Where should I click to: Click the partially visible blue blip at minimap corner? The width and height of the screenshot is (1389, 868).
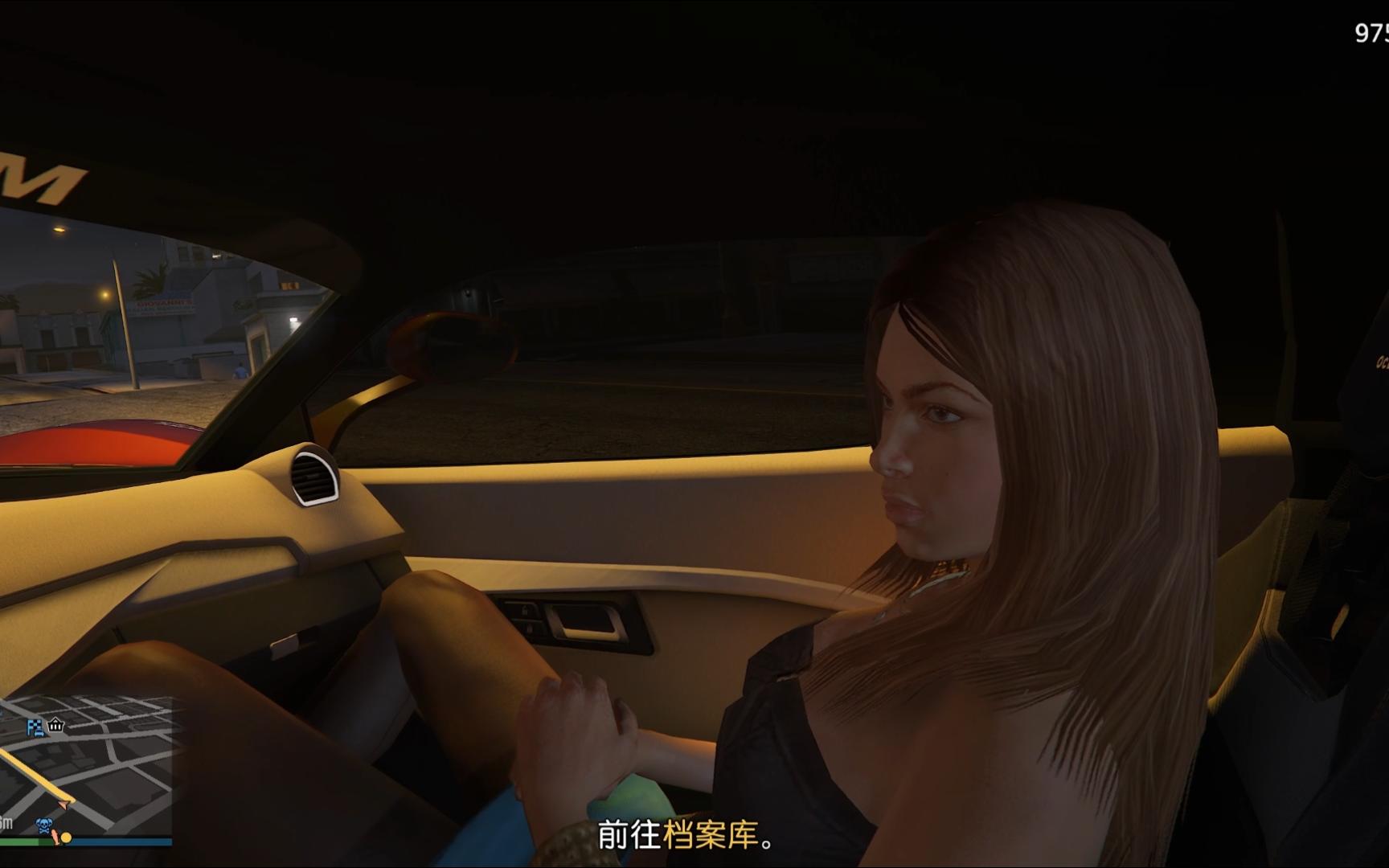tap(2, 712)
